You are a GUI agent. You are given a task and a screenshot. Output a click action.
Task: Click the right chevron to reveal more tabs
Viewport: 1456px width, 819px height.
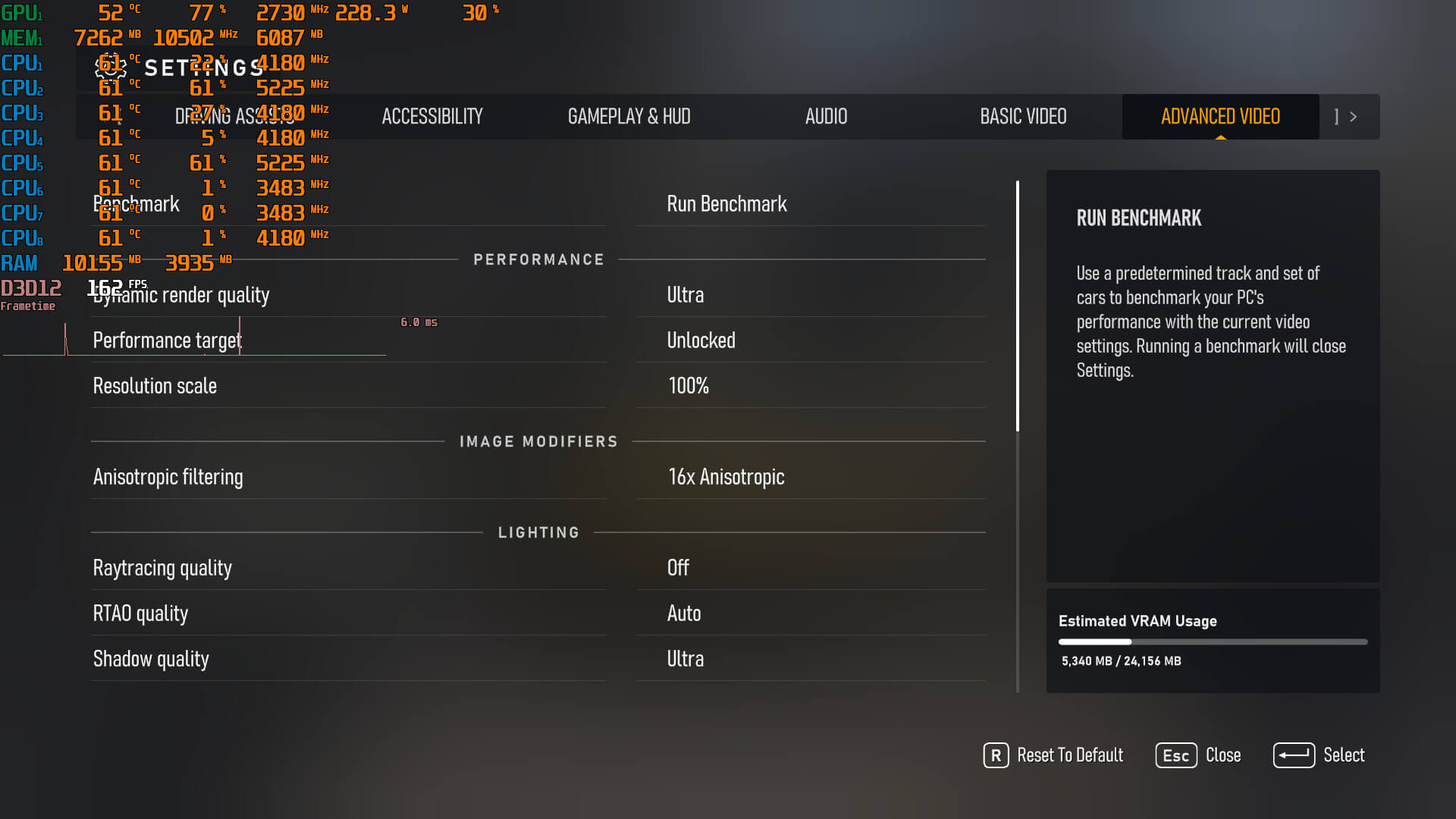(1354, 117)
